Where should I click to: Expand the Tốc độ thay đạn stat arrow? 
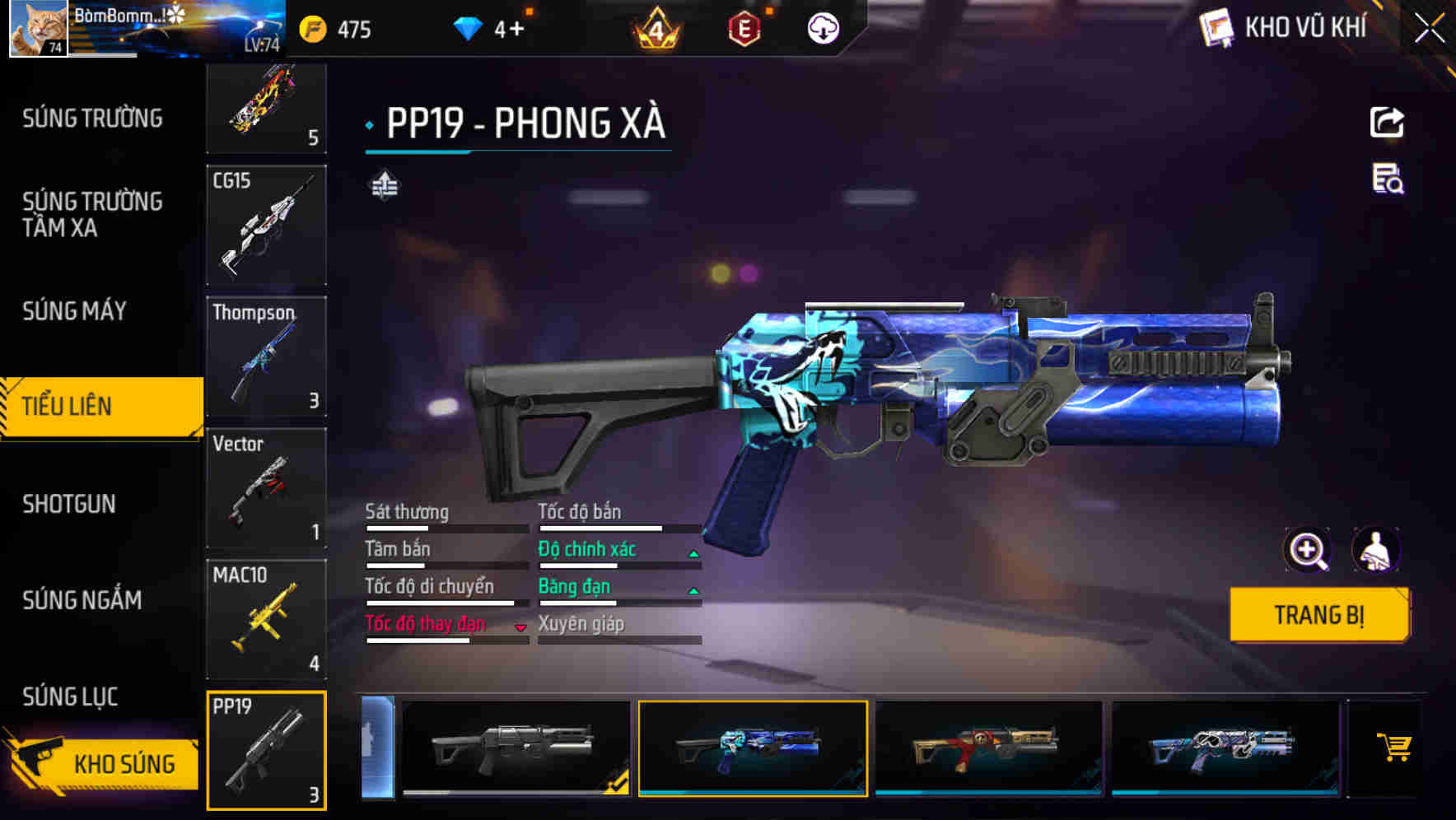520,628
